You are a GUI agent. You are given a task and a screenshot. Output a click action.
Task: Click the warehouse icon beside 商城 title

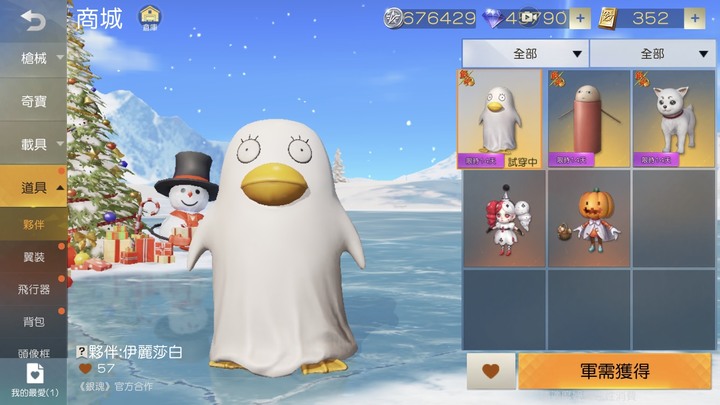point(149,17)
